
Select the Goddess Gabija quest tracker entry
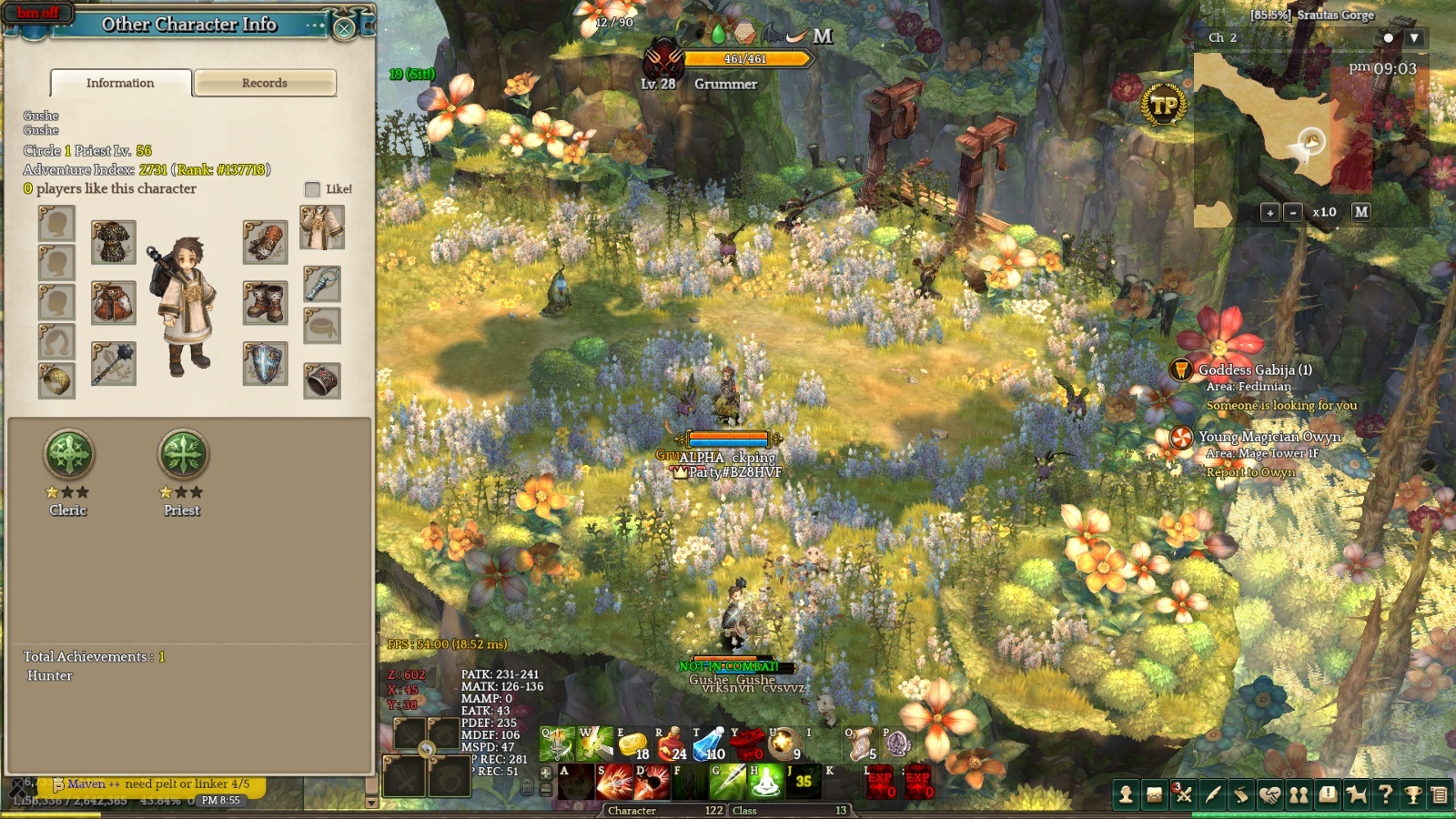click(x=1254, y=370)
